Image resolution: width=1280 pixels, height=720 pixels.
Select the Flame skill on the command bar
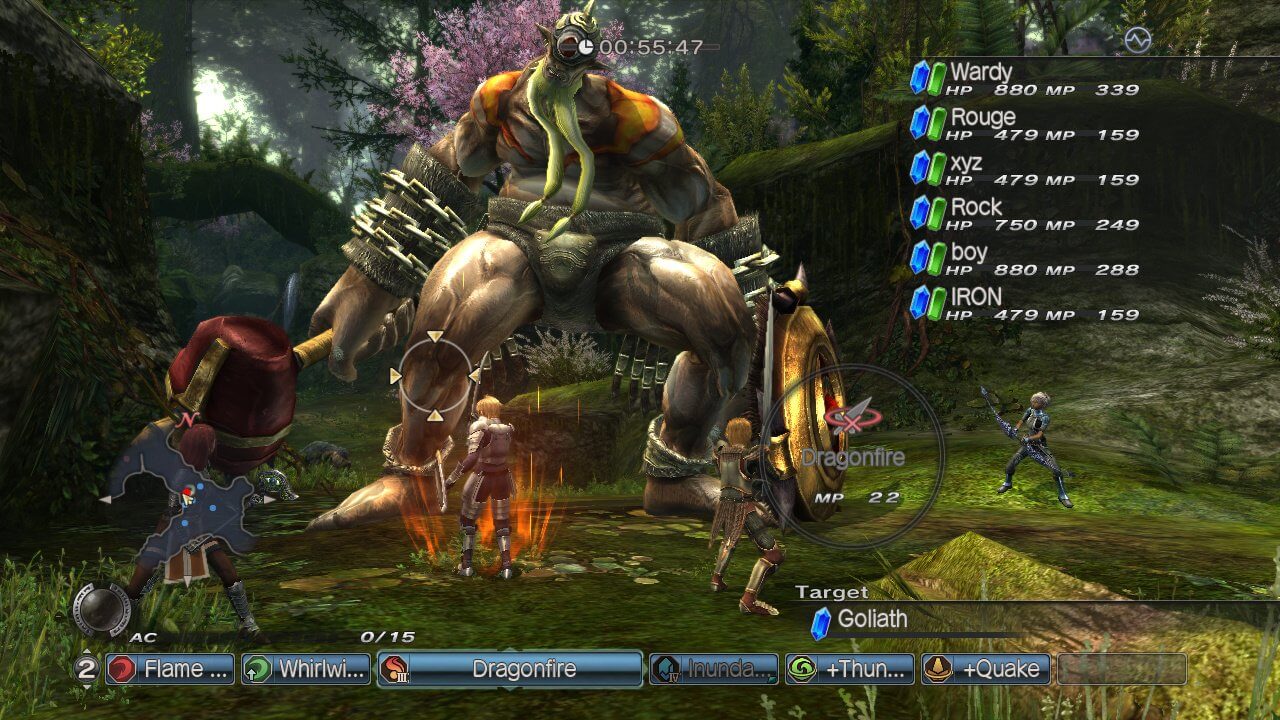(x=170, y=669)
